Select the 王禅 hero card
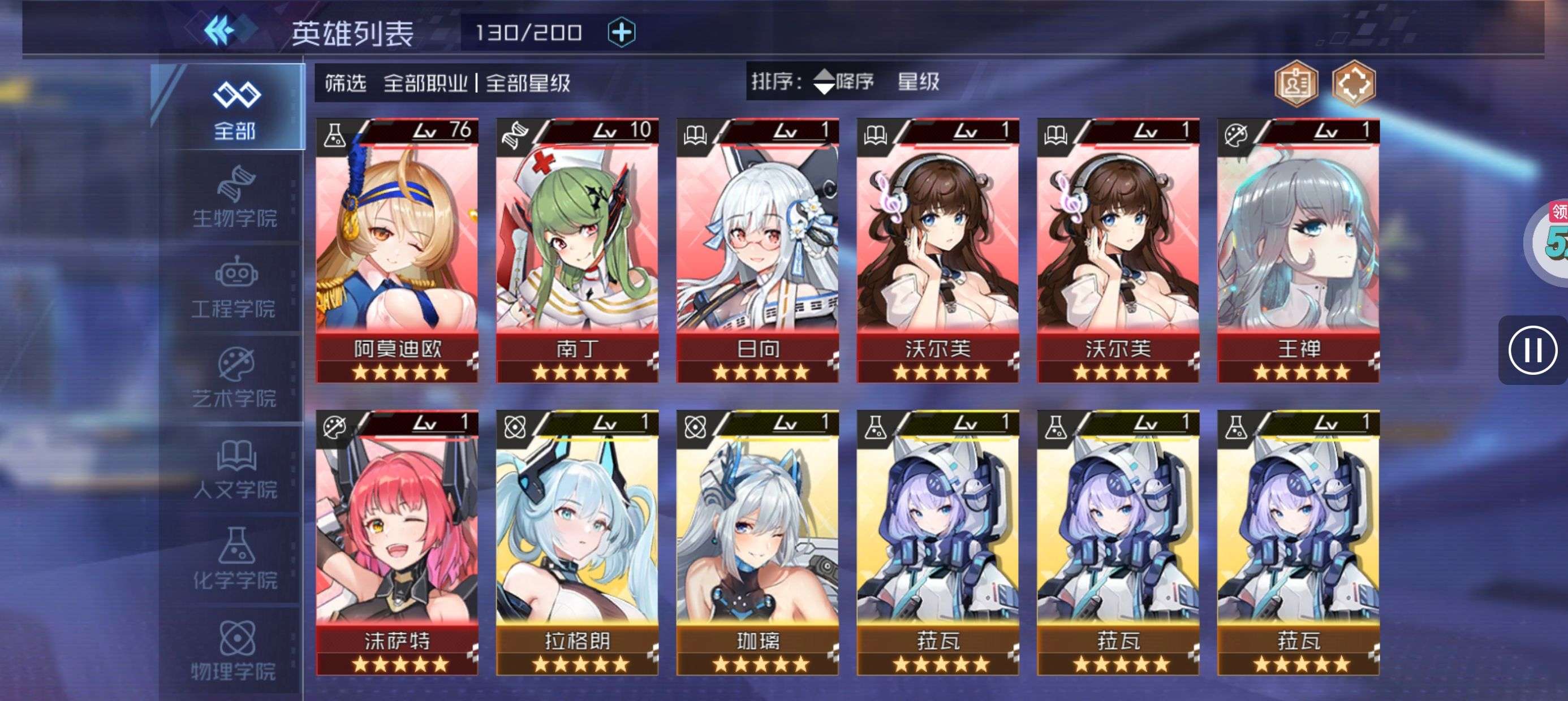This screenshot has height=701, width=1568. pos(1298,250)
